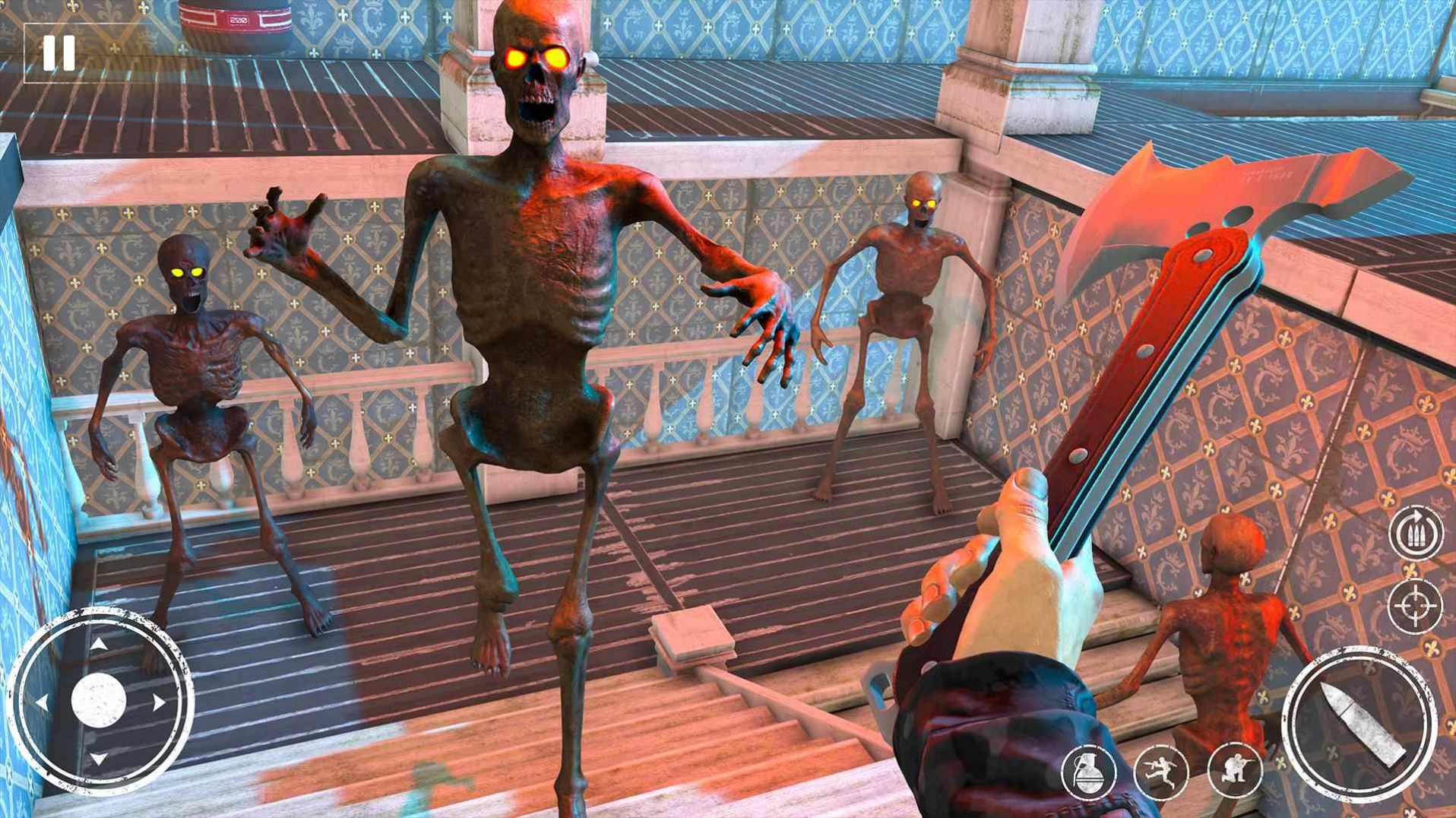The width and height of the screenshot is (1456, 818).
Task: Tap the joystick's up arrow
Action: pos(99,645)
